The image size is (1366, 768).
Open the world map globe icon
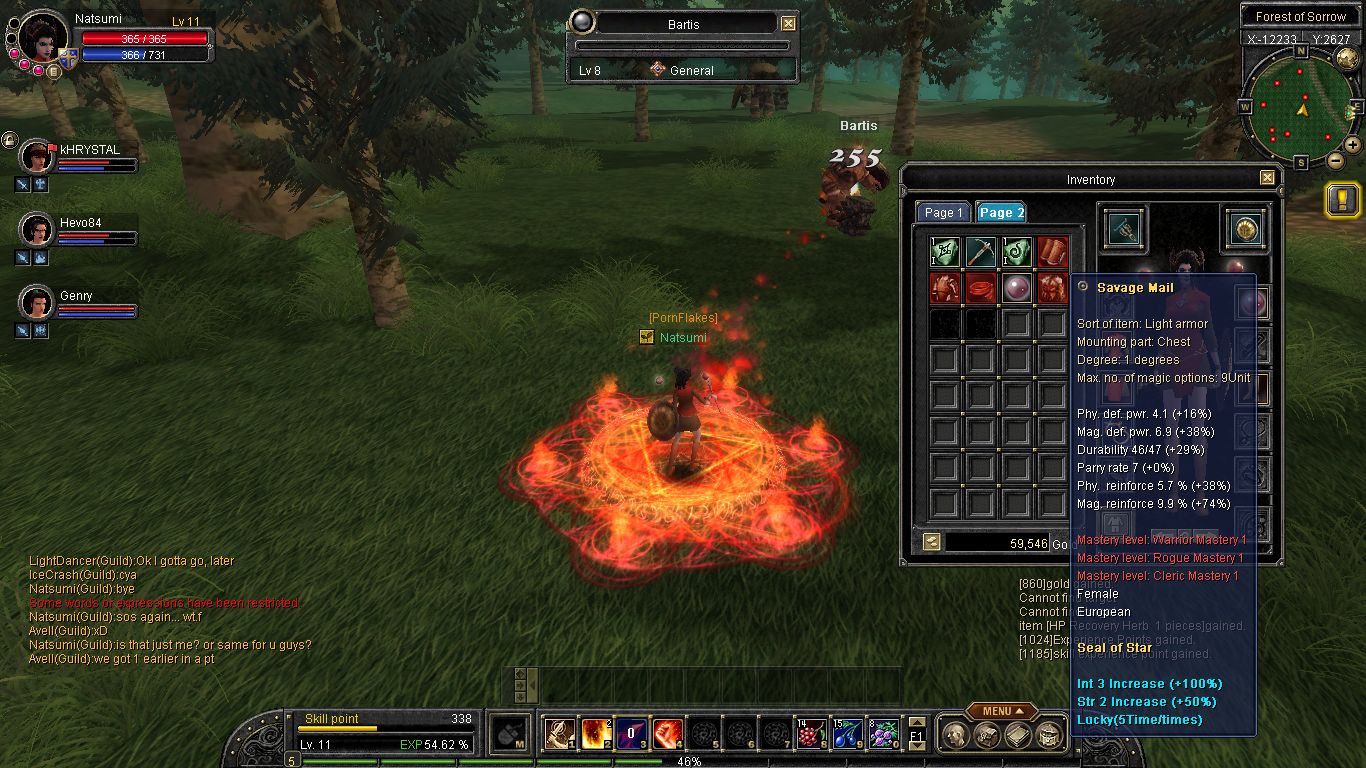point(1347,58)
